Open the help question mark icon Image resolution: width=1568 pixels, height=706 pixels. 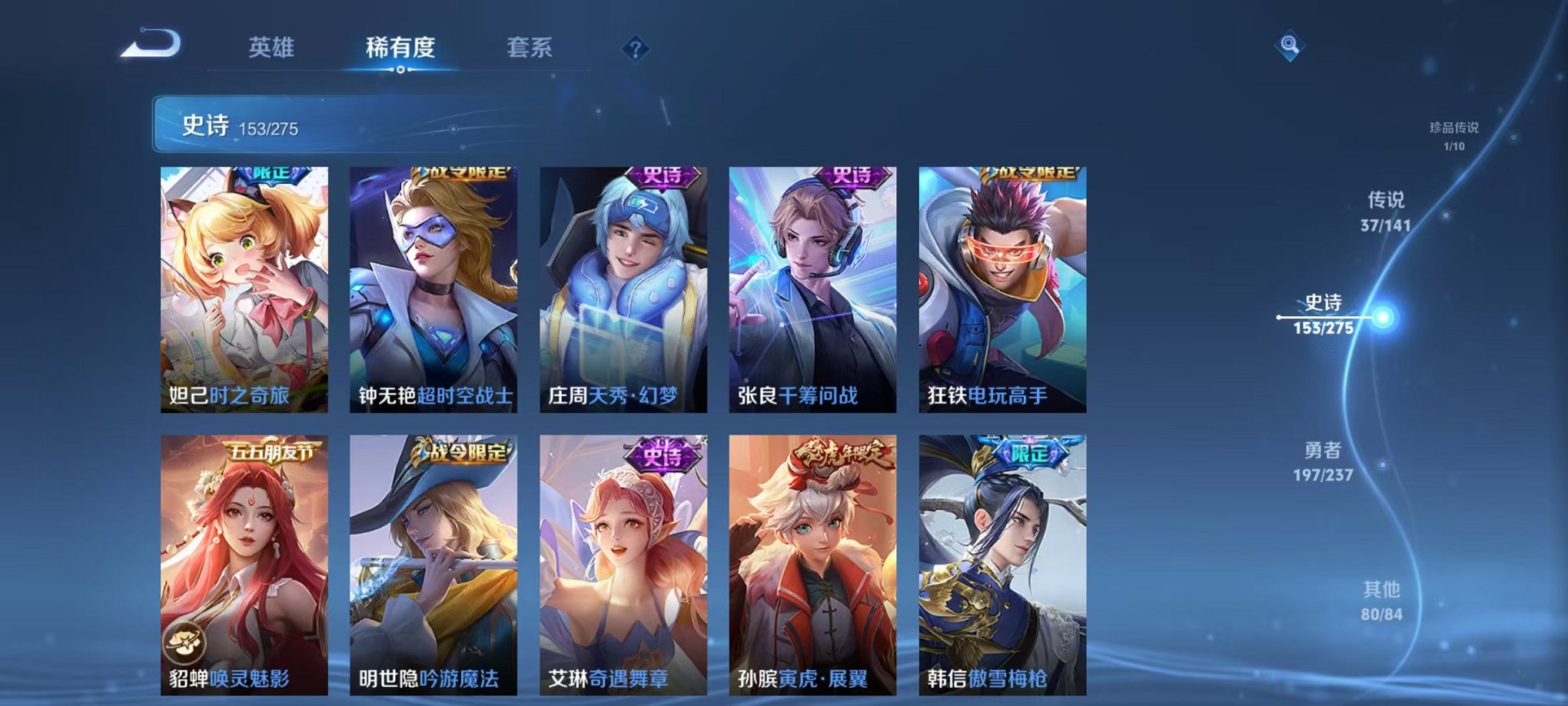(634, 49)
